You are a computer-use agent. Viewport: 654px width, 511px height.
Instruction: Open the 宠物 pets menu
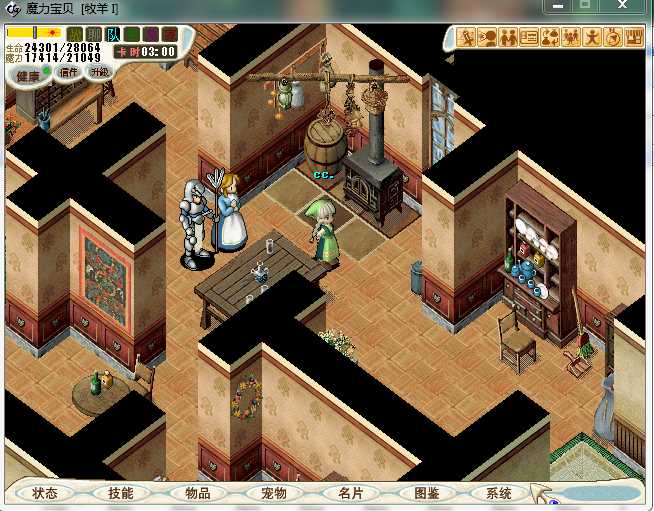click(x=273, y=493)
